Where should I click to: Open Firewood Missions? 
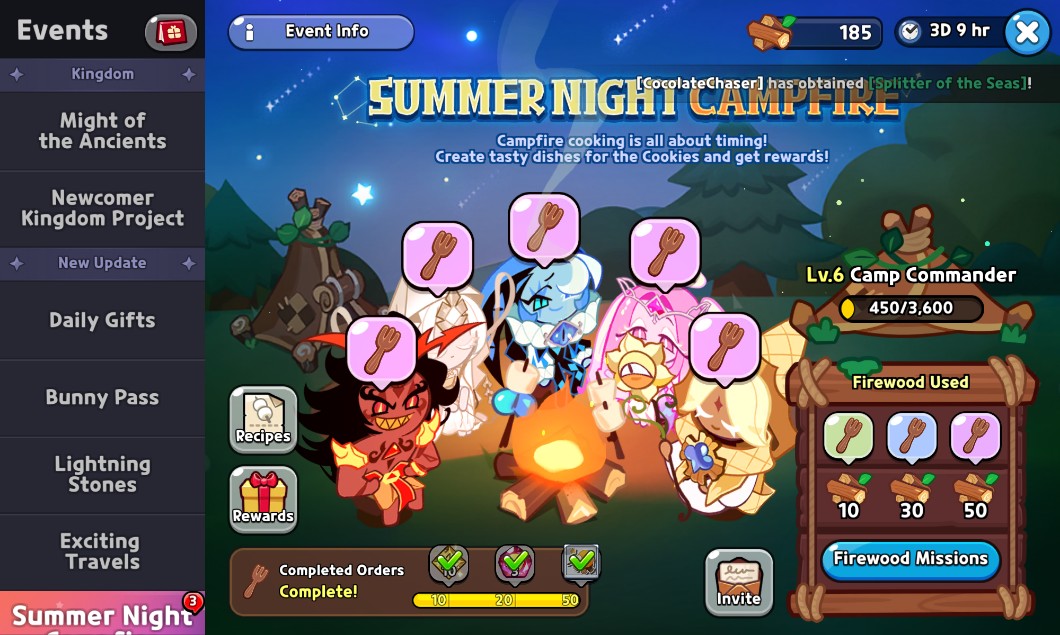click(910, 559)
